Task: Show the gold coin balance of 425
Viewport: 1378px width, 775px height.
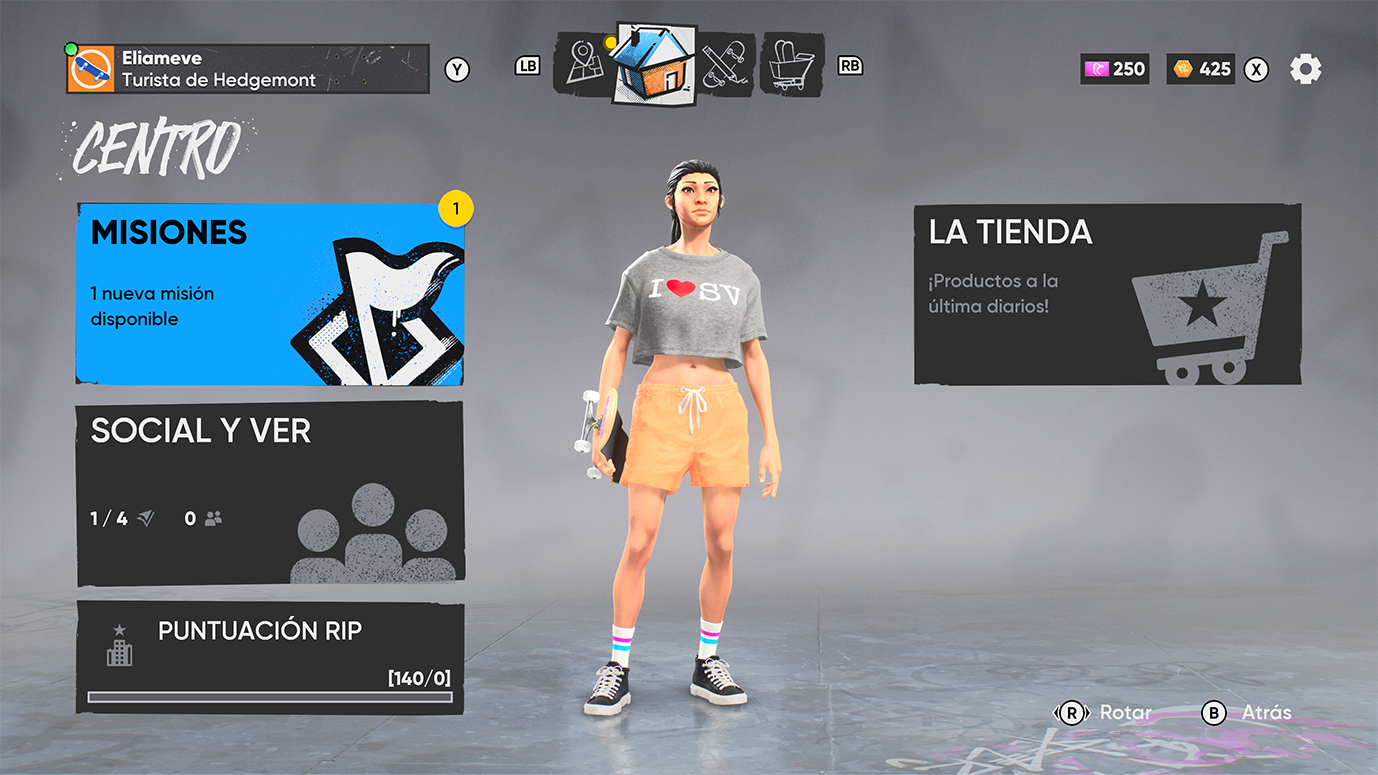Action: (1202, 69)
